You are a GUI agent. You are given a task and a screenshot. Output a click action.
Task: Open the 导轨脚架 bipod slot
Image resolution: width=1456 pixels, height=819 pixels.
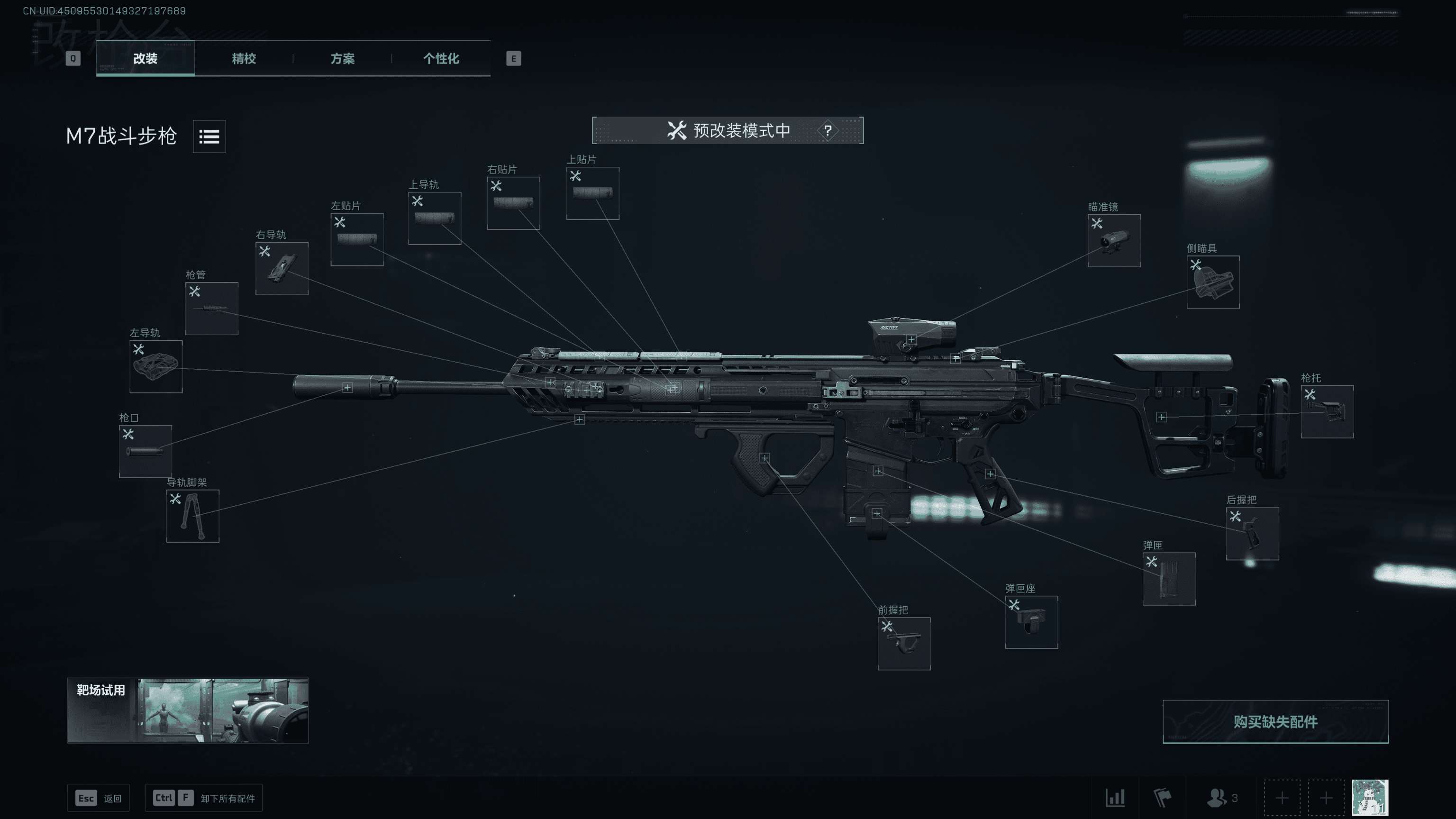point(192,516)
